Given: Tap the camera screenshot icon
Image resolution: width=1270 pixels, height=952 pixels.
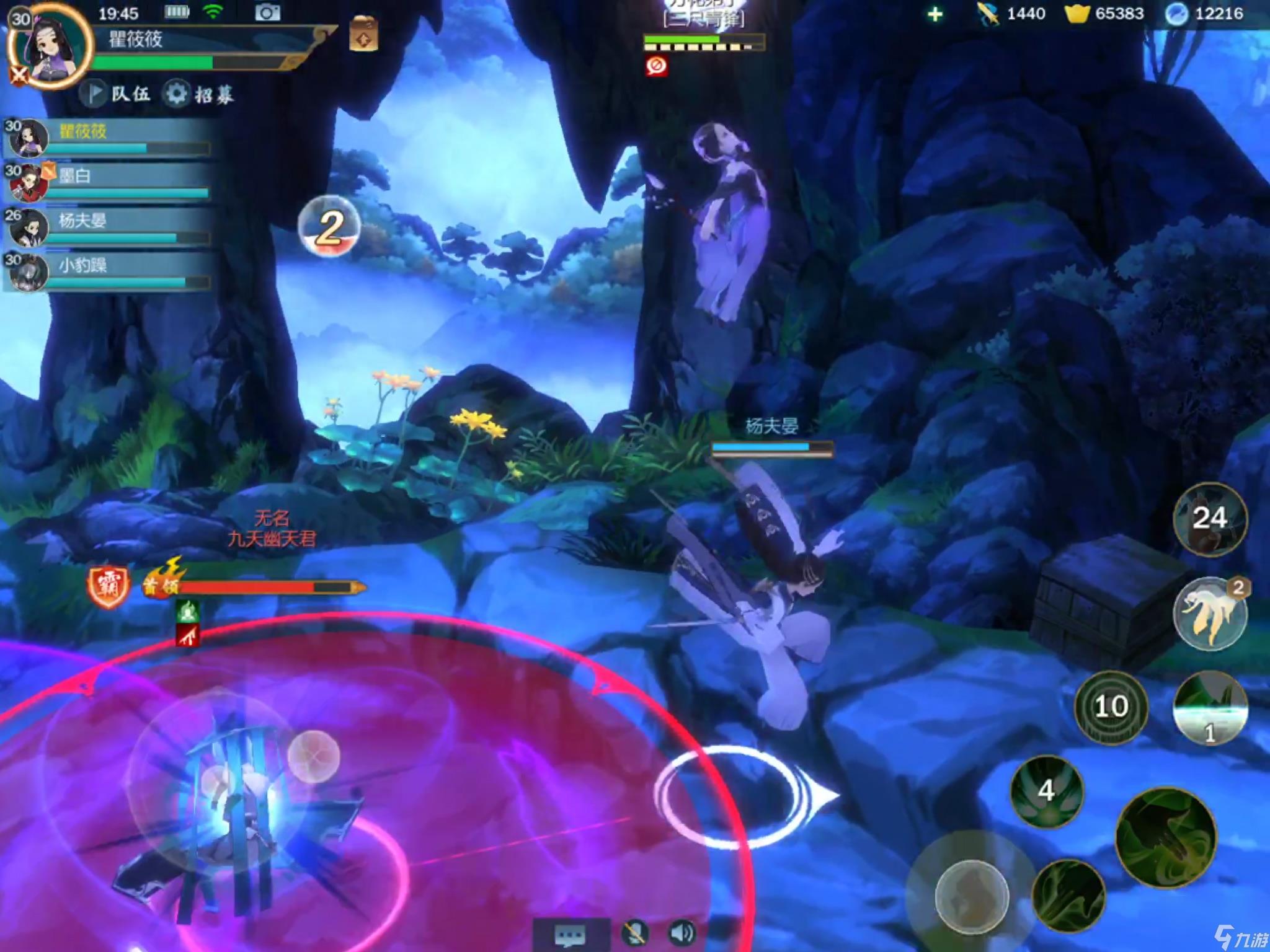Looking at the screenshot, I should (267, 12).
